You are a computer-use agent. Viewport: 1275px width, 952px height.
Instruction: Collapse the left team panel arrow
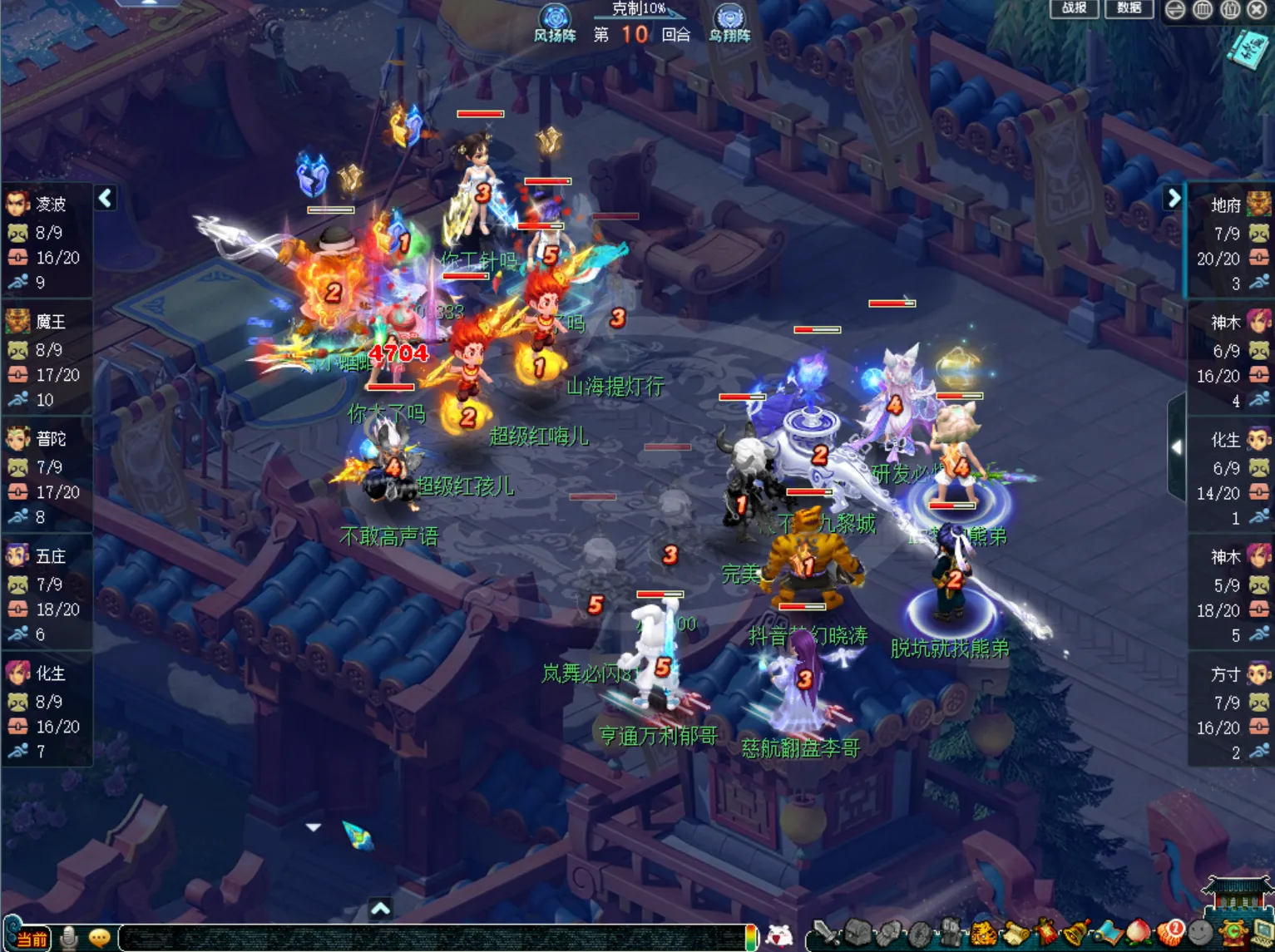pyautogui.click(x=105, y=198)
